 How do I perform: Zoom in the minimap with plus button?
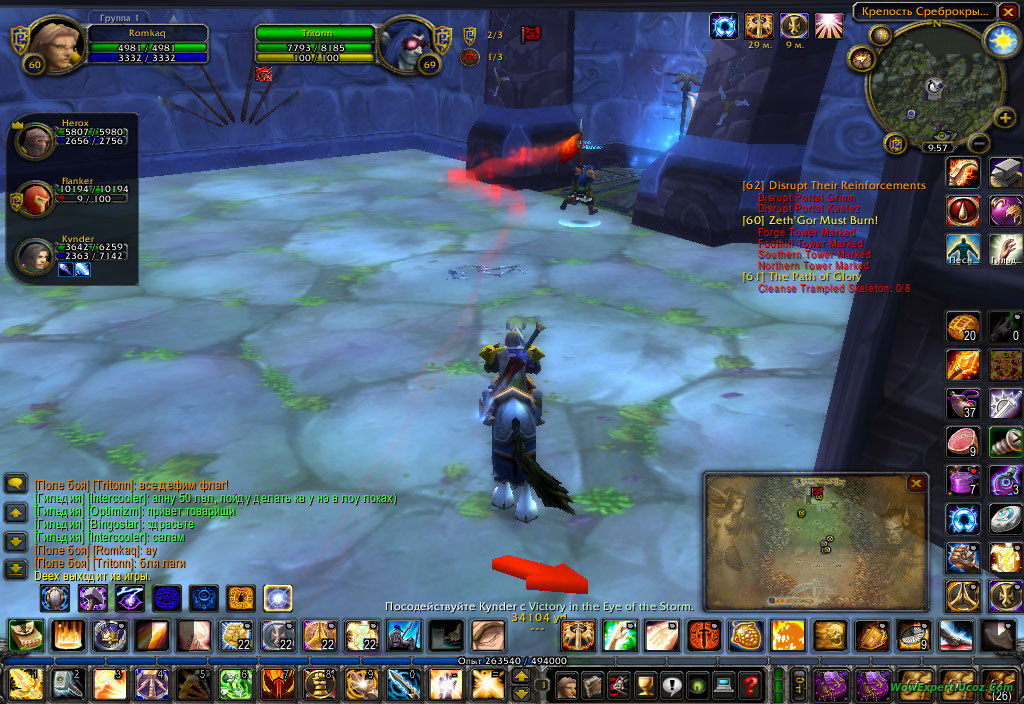coord(1005,118)
